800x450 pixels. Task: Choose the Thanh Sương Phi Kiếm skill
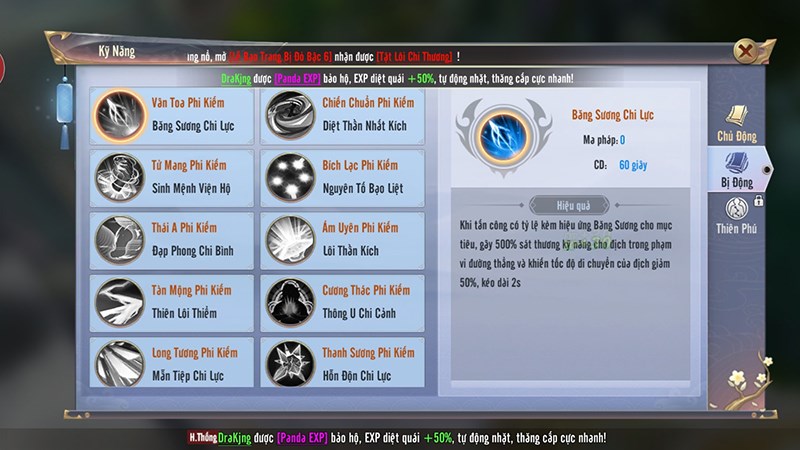point(341,362)
